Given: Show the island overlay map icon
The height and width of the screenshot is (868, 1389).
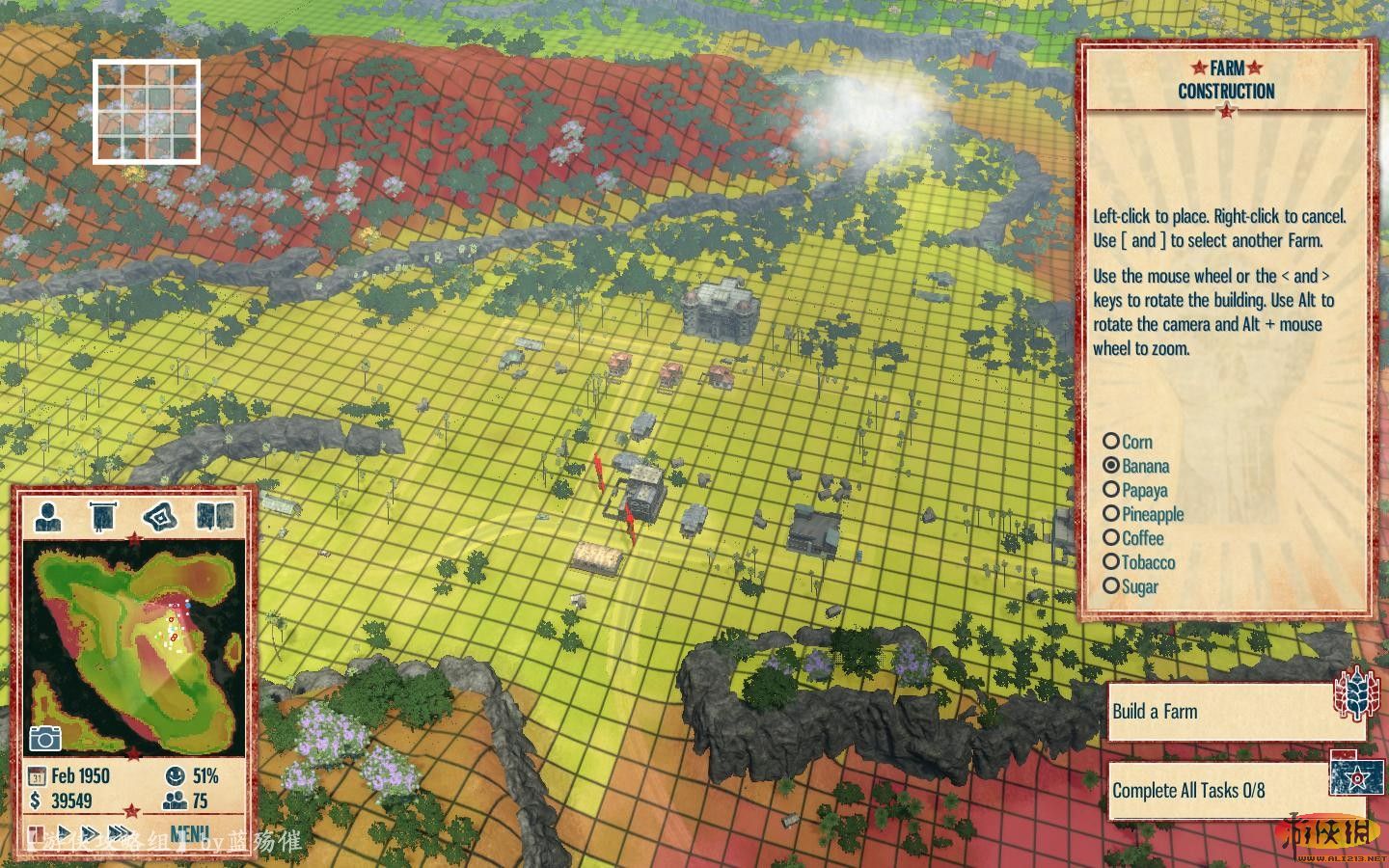Looking at the screenshot, I should [160, 516].
